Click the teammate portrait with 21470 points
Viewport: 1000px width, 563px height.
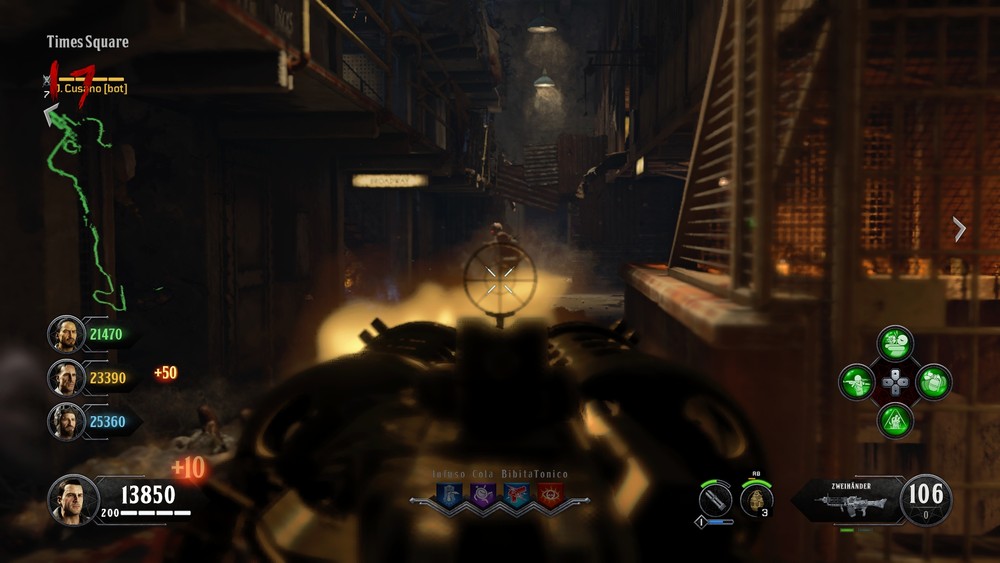pos(66,334)
